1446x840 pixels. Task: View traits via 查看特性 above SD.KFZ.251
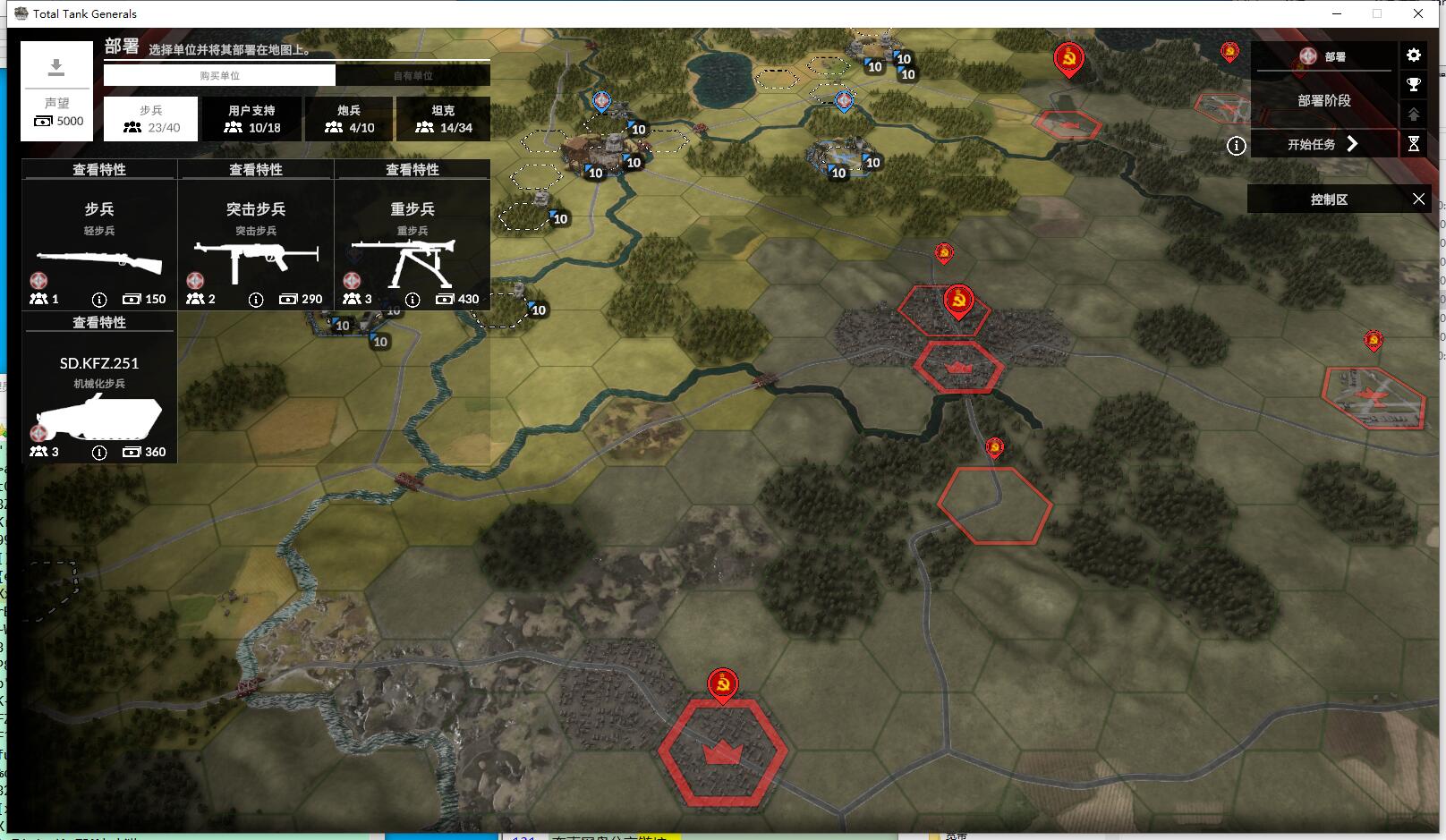(x=99, y=323)
